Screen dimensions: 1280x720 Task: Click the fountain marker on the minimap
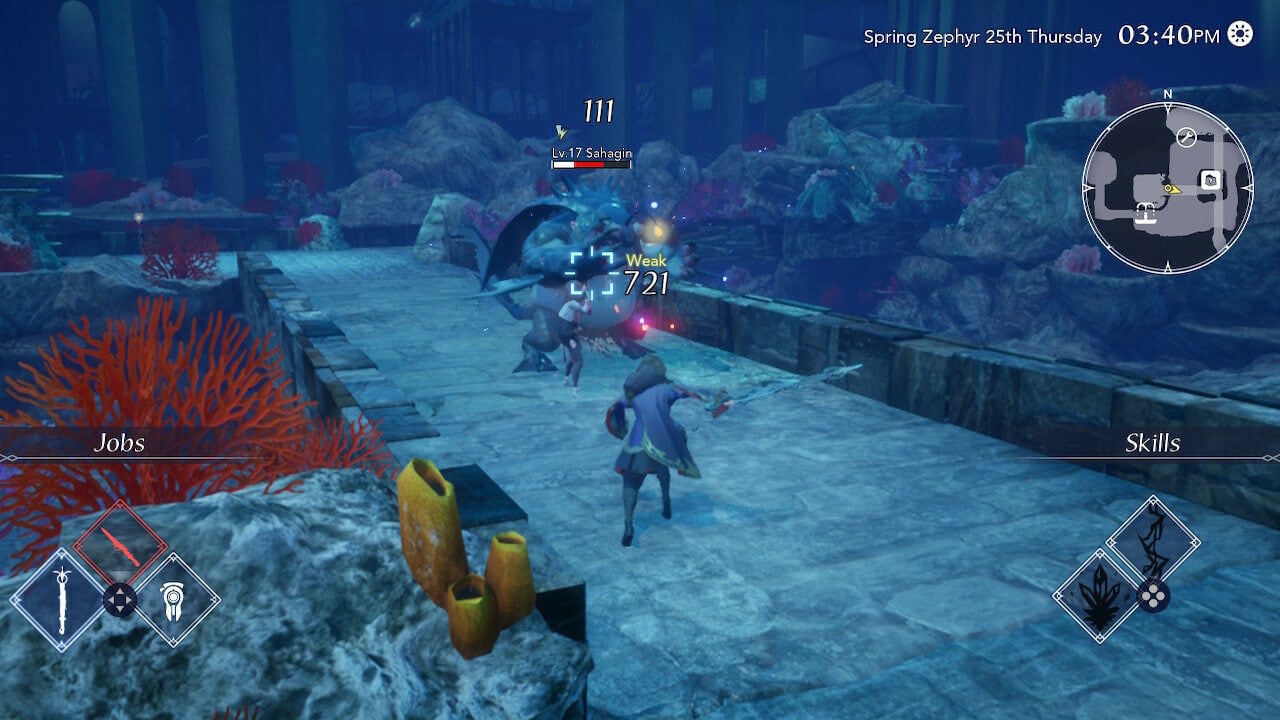pyautogui.click(x=1145, y=211)
